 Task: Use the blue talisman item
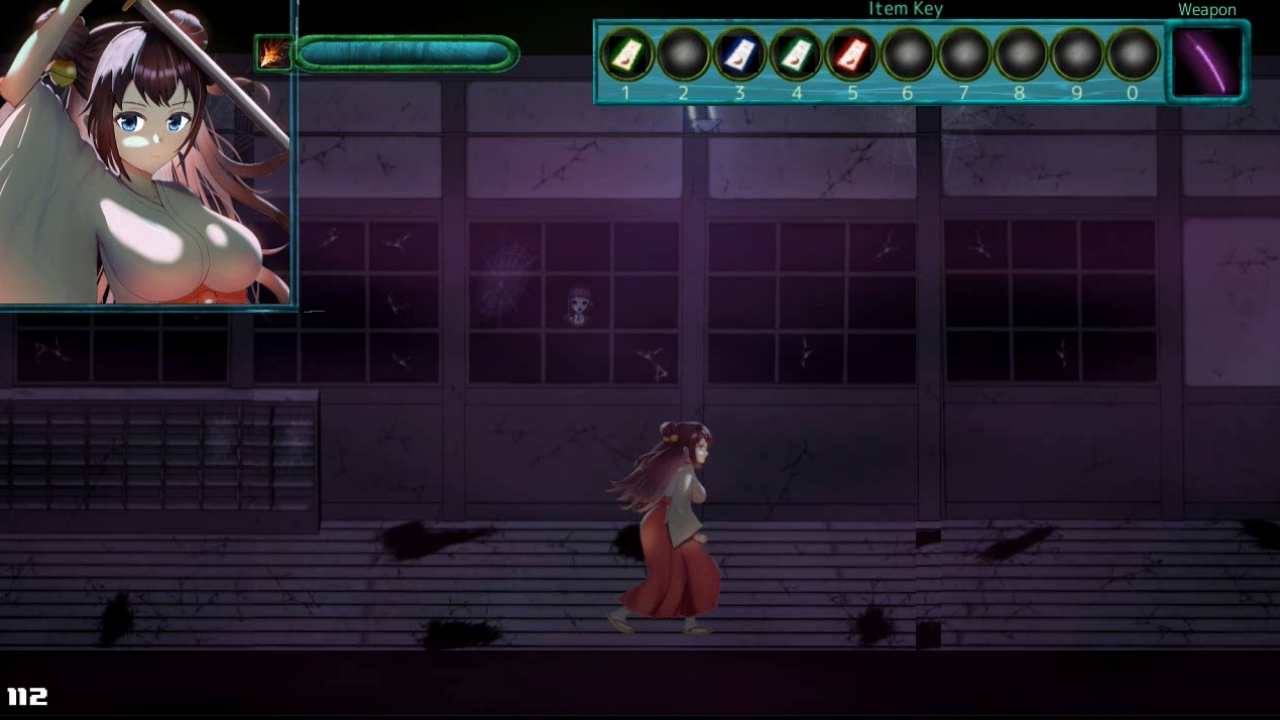coord(739,54)
